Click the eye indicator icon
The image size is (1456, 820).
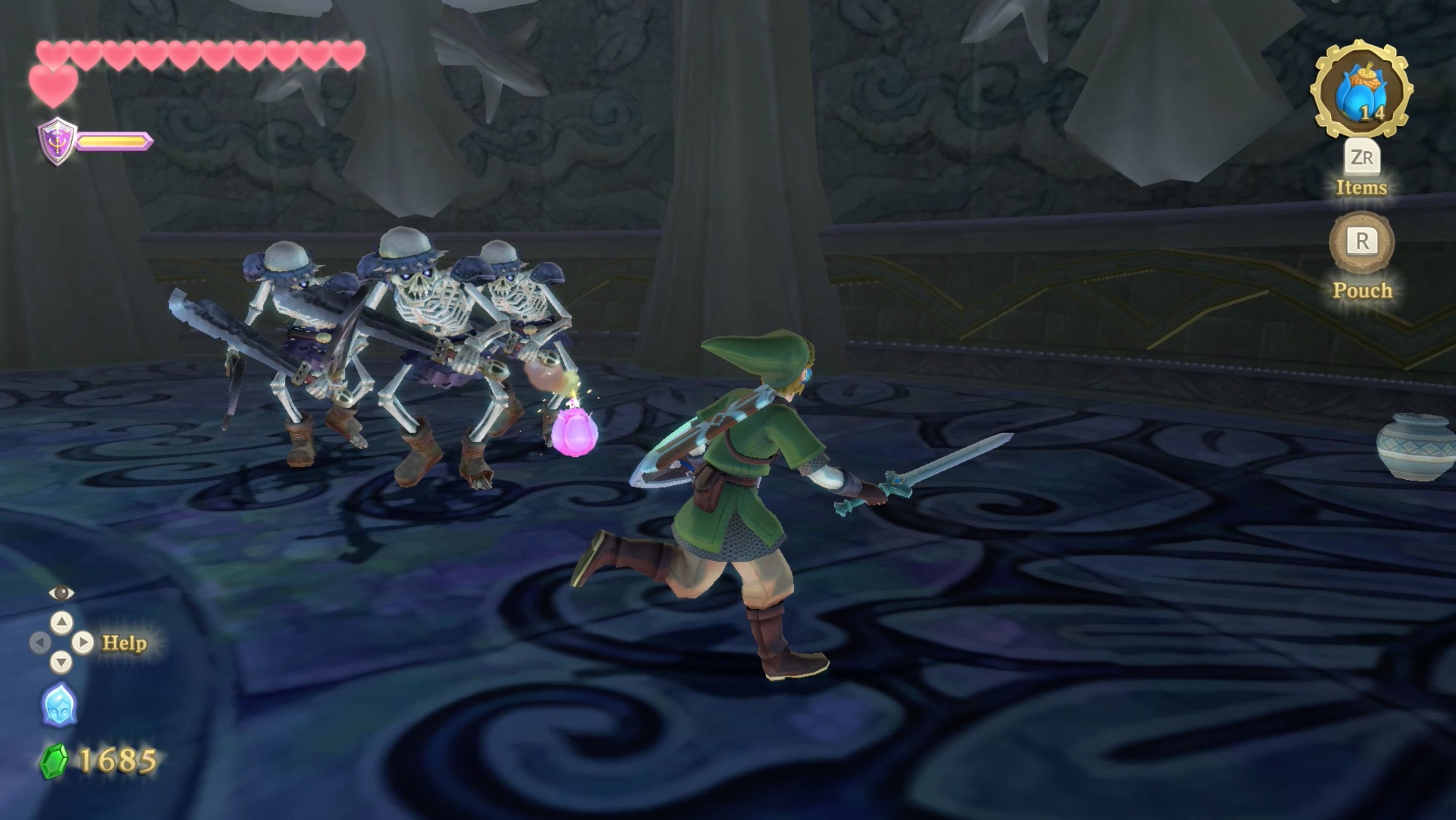coord(62,593)
